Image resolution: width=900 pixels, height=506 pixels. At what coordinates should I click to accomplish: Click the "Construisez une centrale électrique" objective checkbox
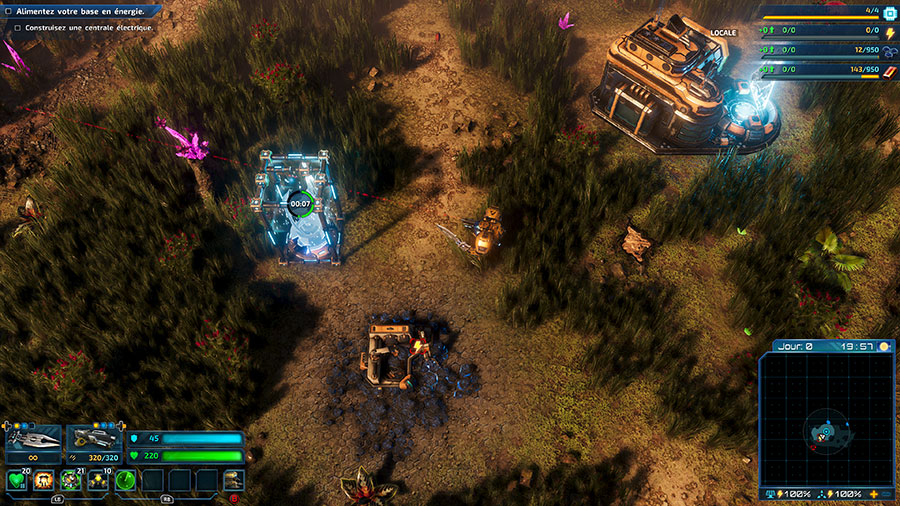pyautogui.click(x=18, y=28)
